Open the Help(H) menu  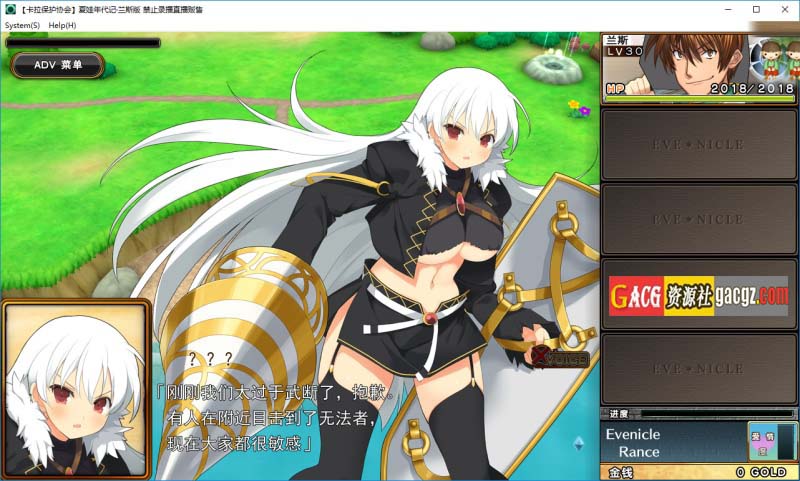coord(62,24)
